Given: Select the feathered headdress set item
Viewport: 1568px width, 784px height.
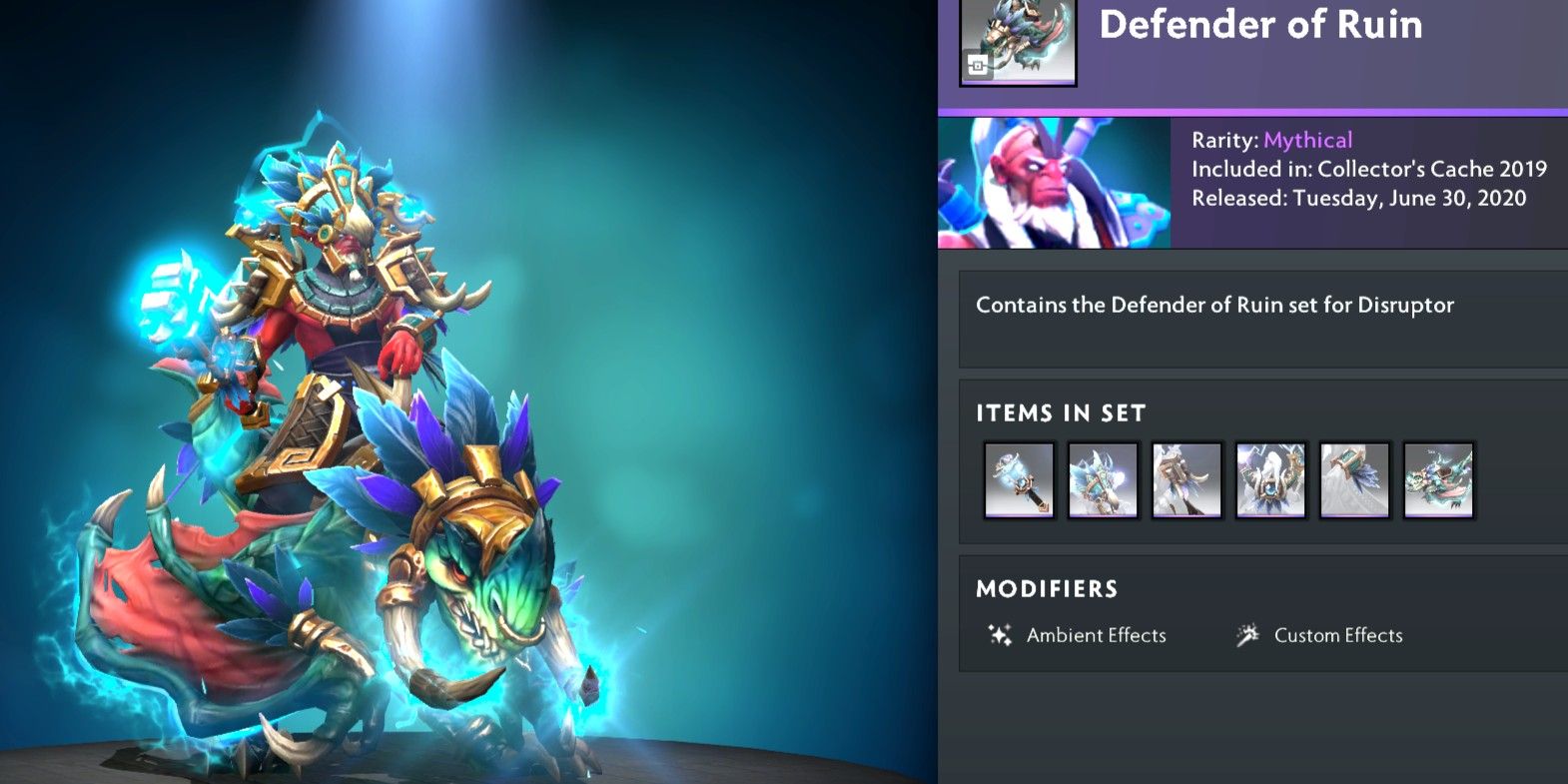Looking at the screenshot, I should point(1103,480).
